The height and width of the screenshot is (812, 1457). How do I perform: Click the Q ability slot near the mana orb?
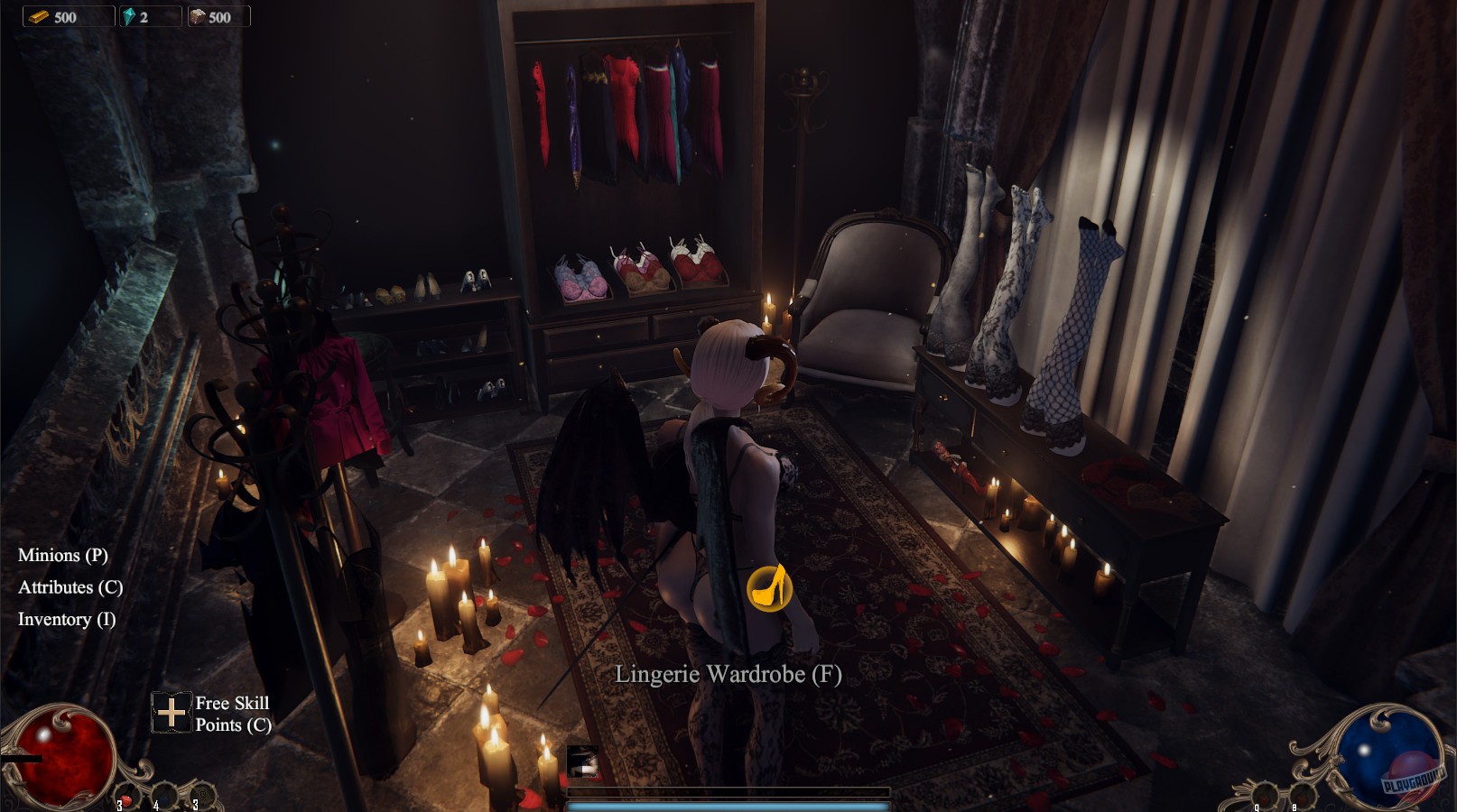tap(1264, 794)
